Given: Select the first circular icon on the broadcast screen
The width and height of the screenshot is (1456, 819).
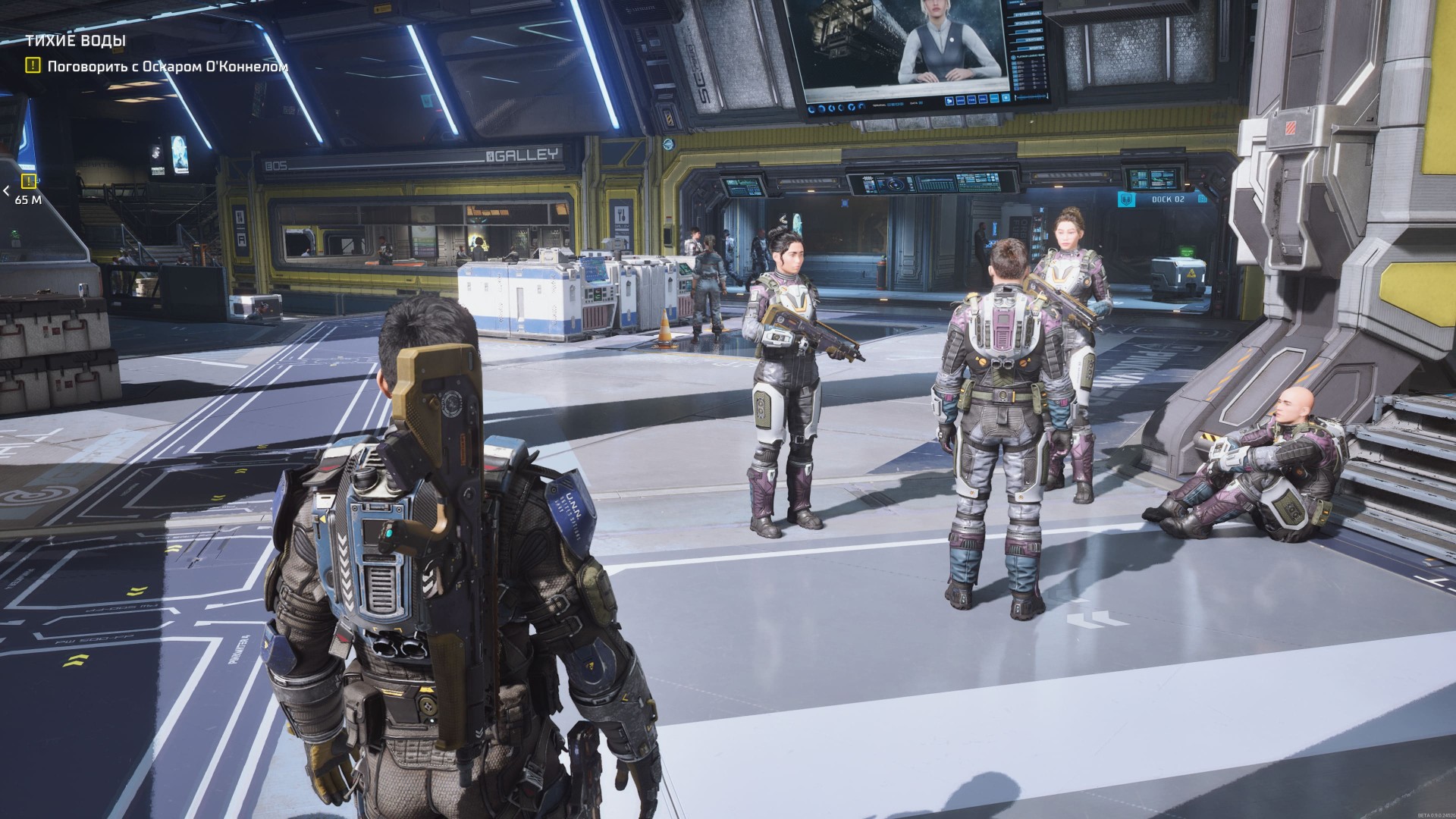Looking at the screenshot, I should [x=811, y=109].
